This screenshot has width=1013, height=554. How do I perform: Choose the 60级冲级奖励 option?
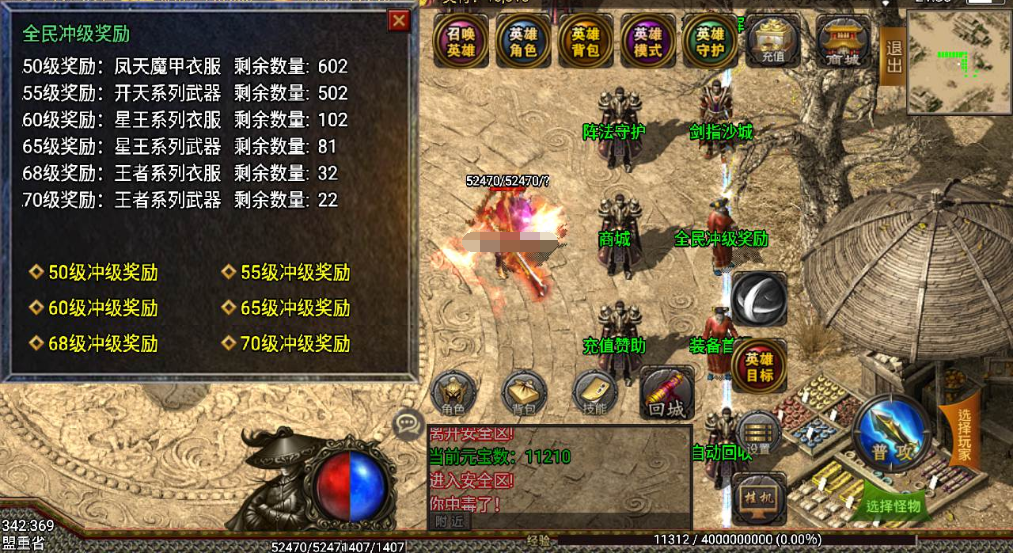point(103,308)
